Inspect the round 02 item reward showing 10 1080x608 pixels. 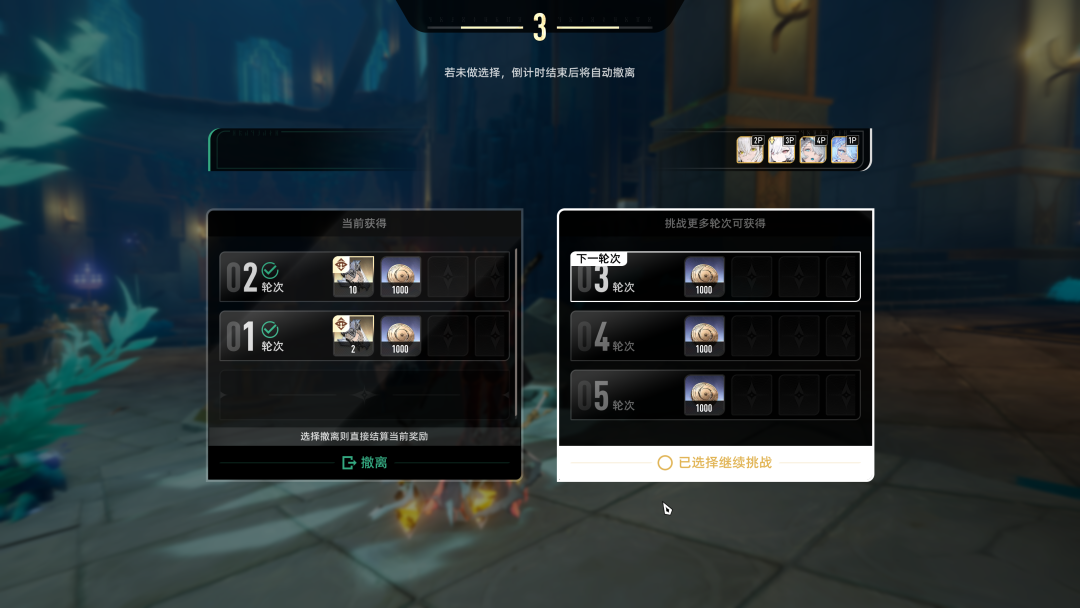(353, 276)
